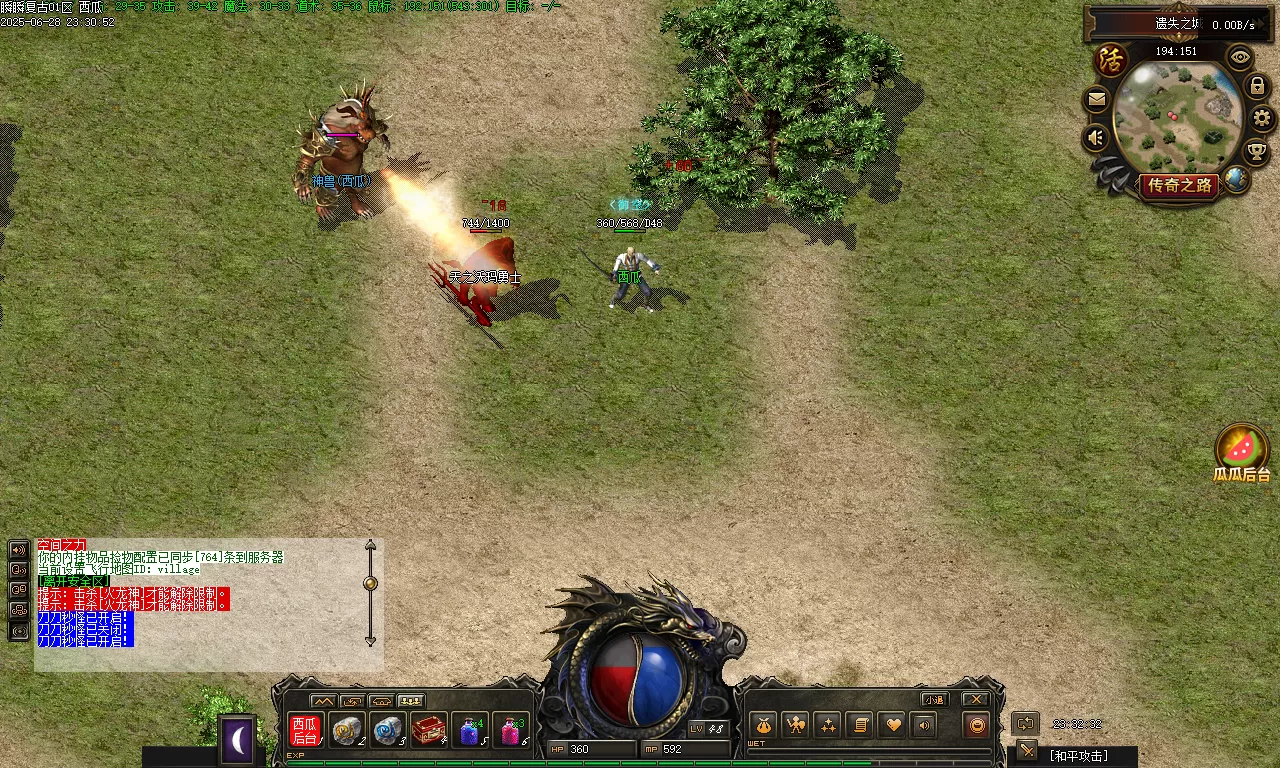Open the trophy ranking icon
This screenshot has height=768, width=1280.
[1257, 152]
